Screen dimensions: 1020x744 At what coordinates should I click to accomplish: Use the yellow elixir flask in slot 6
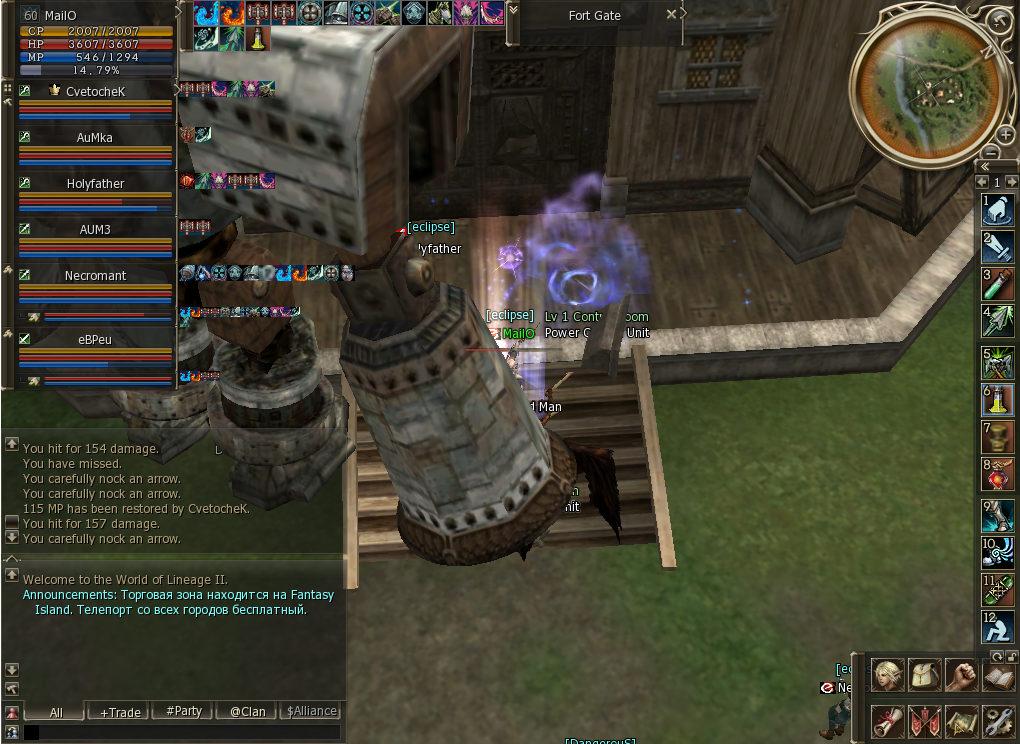coord(998,400)
